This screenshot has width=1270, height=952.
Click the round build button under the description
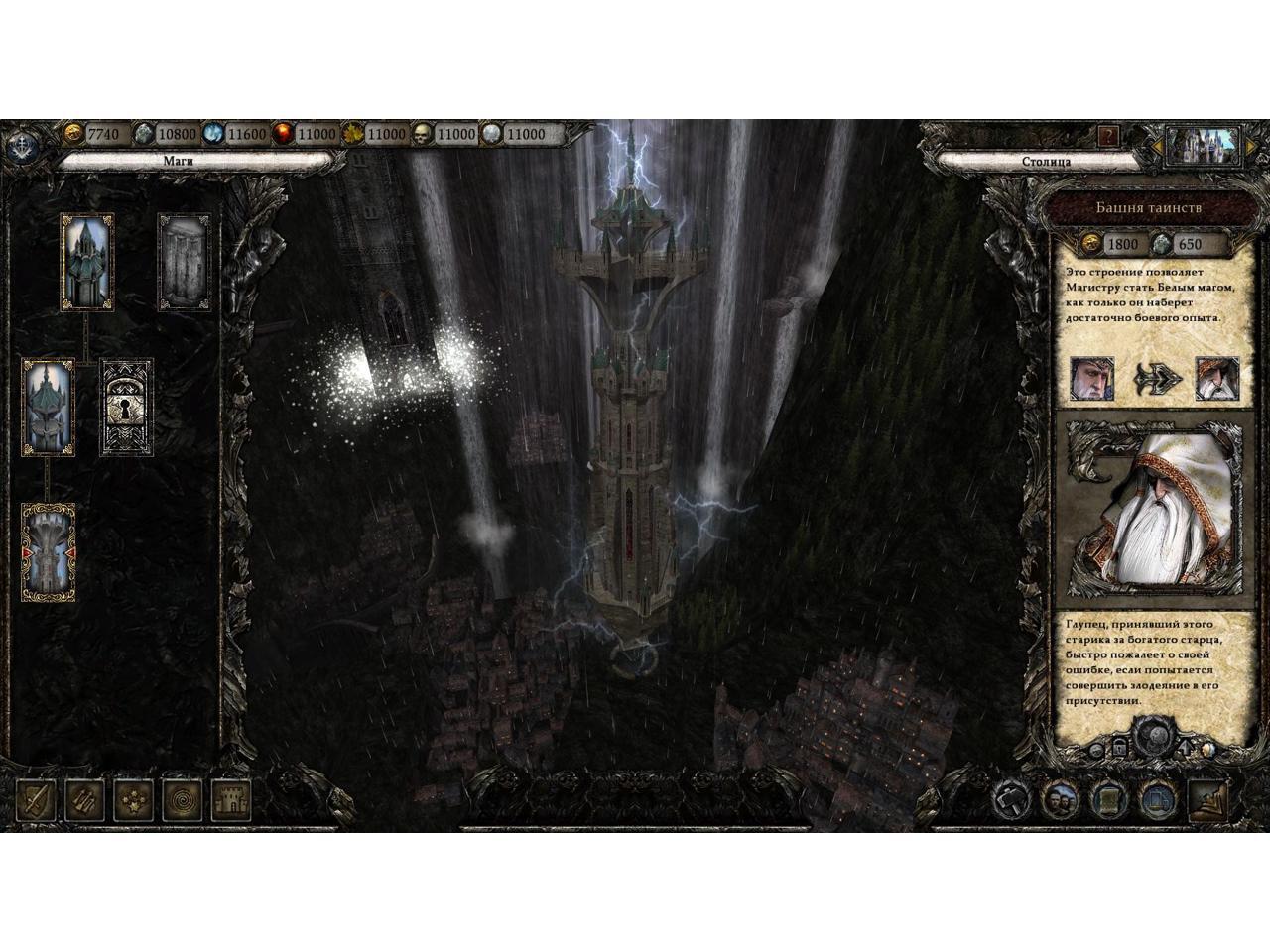click(x=1153, y=735)
